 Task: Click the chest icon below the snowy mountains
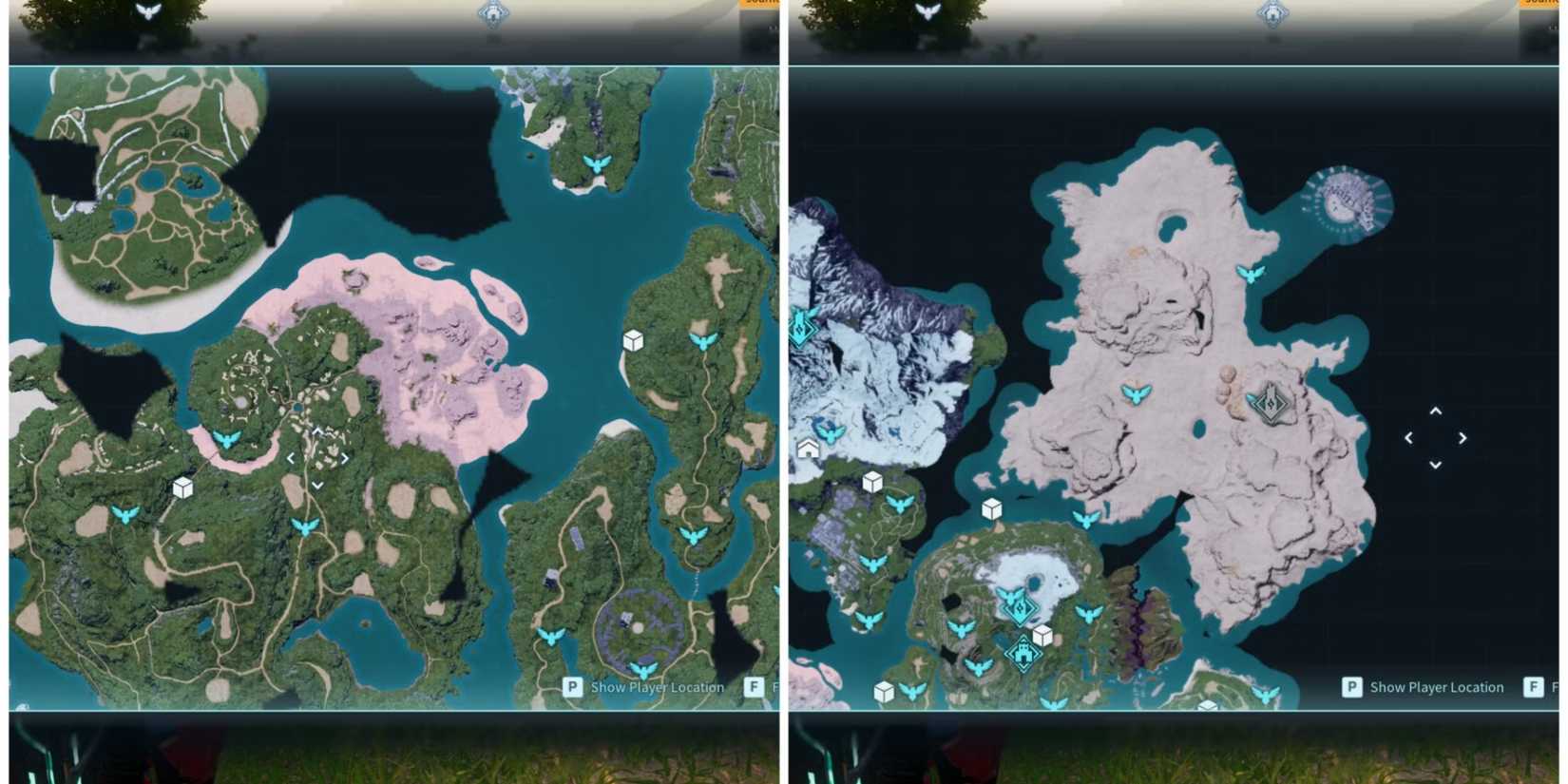click(x=870, y=482)
